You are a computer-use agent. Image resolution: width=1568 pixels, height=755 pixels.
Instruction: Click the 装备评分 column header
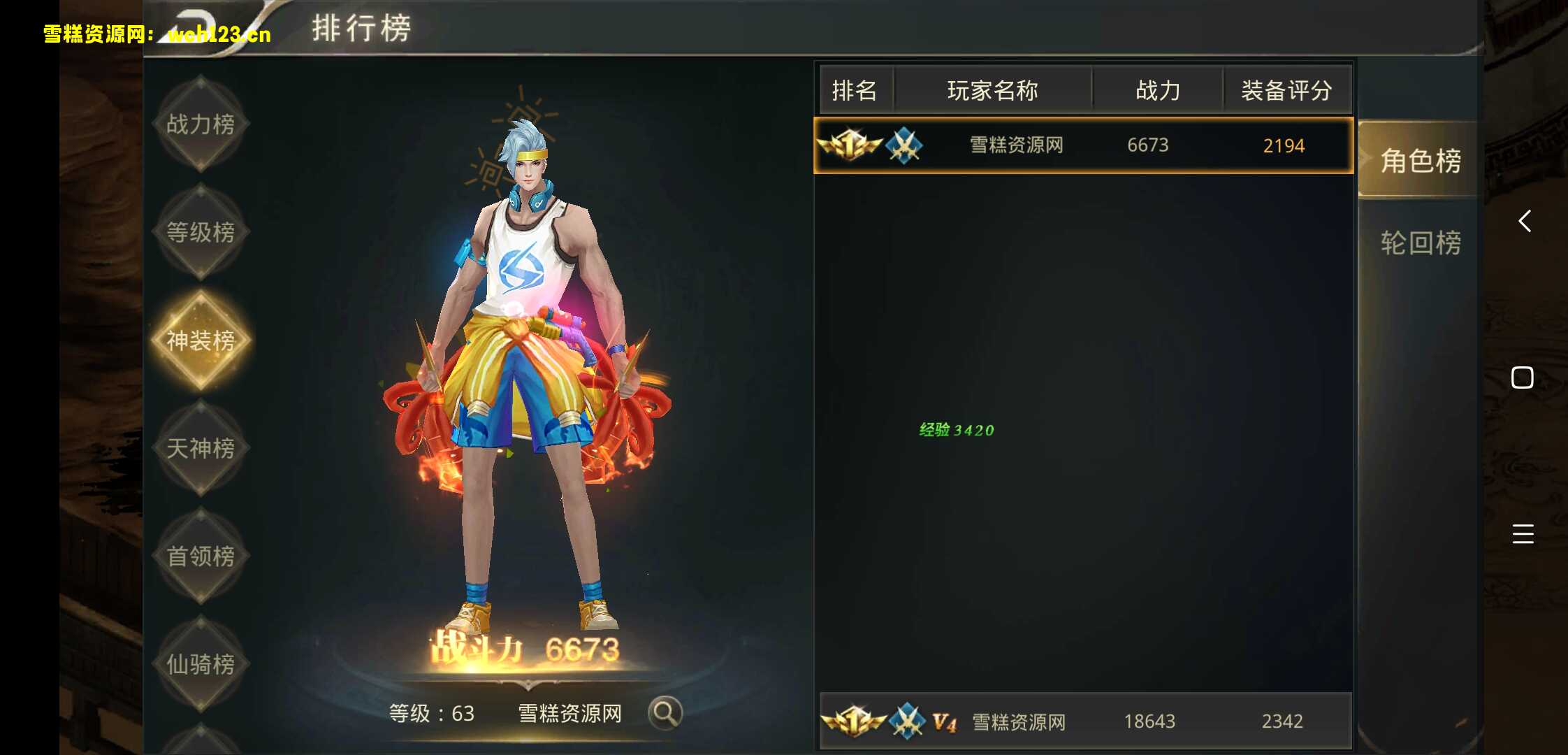tap(1286, 89)
